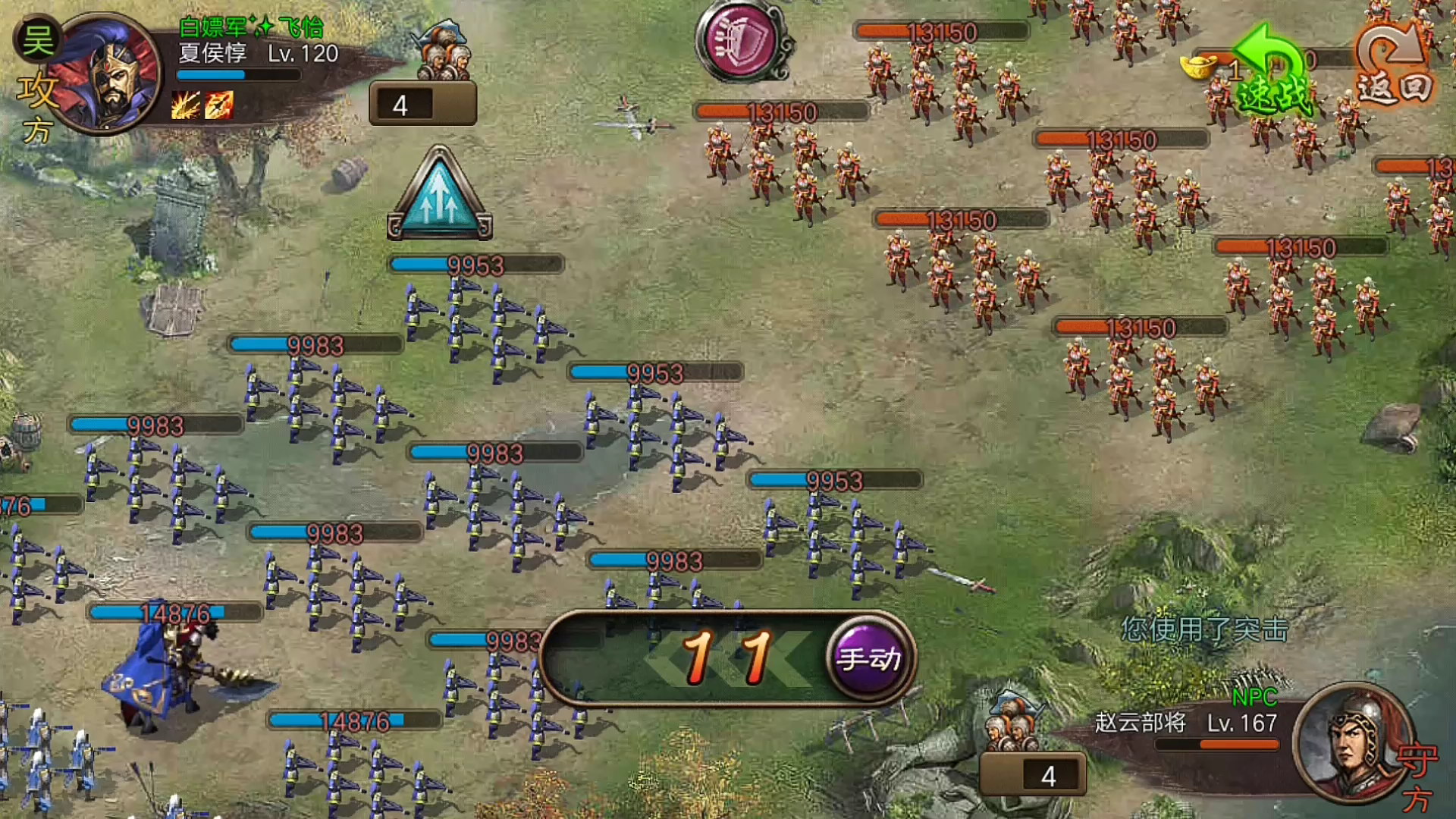Screen dimensions: 1456x819
Task: Activate the red shield tactic icon
Action: tap(741, 40)
